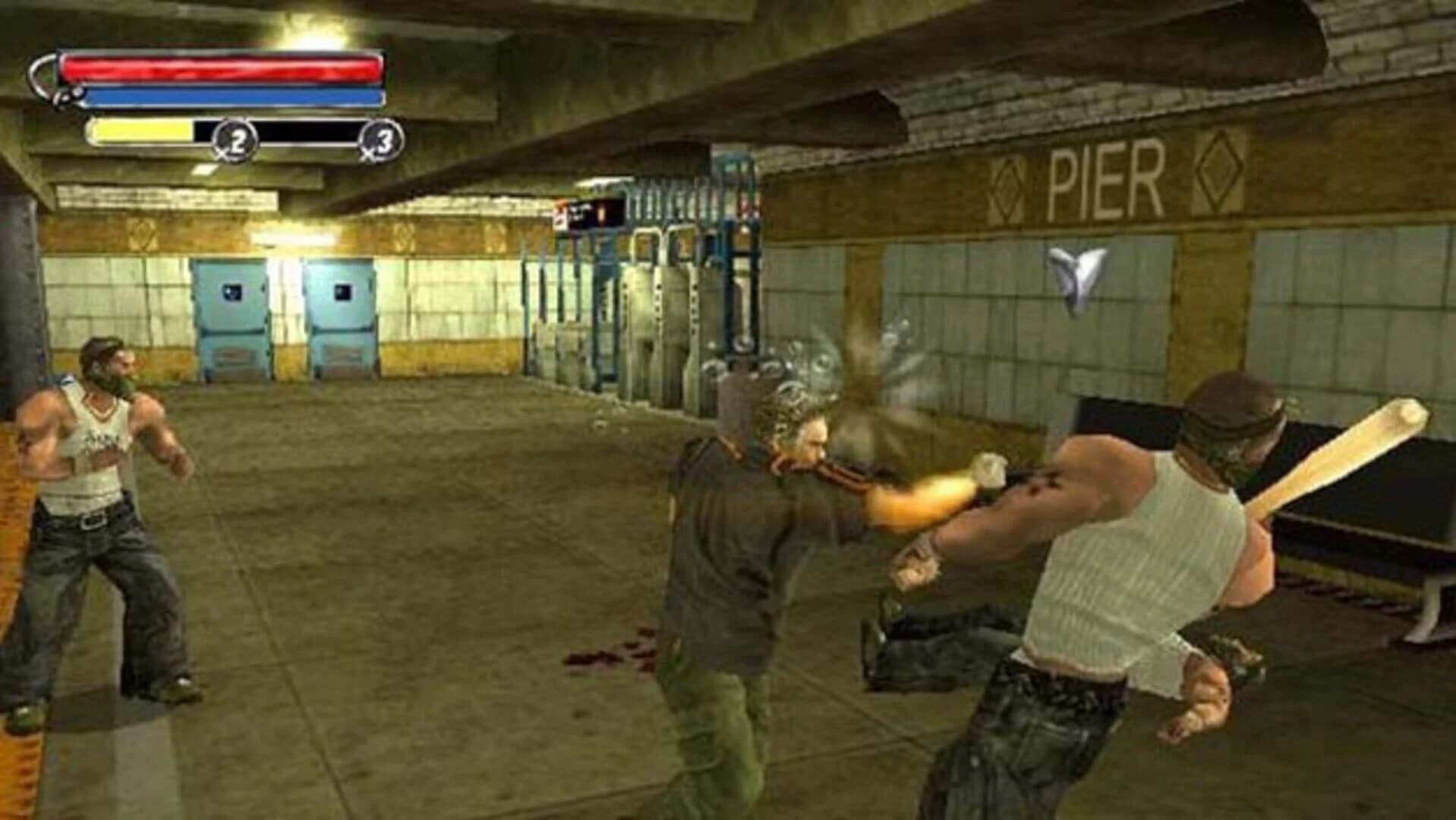Viewport: 1456px width, 820px height.
Task: Click the x2 multiplier badge
Action: 236,137
